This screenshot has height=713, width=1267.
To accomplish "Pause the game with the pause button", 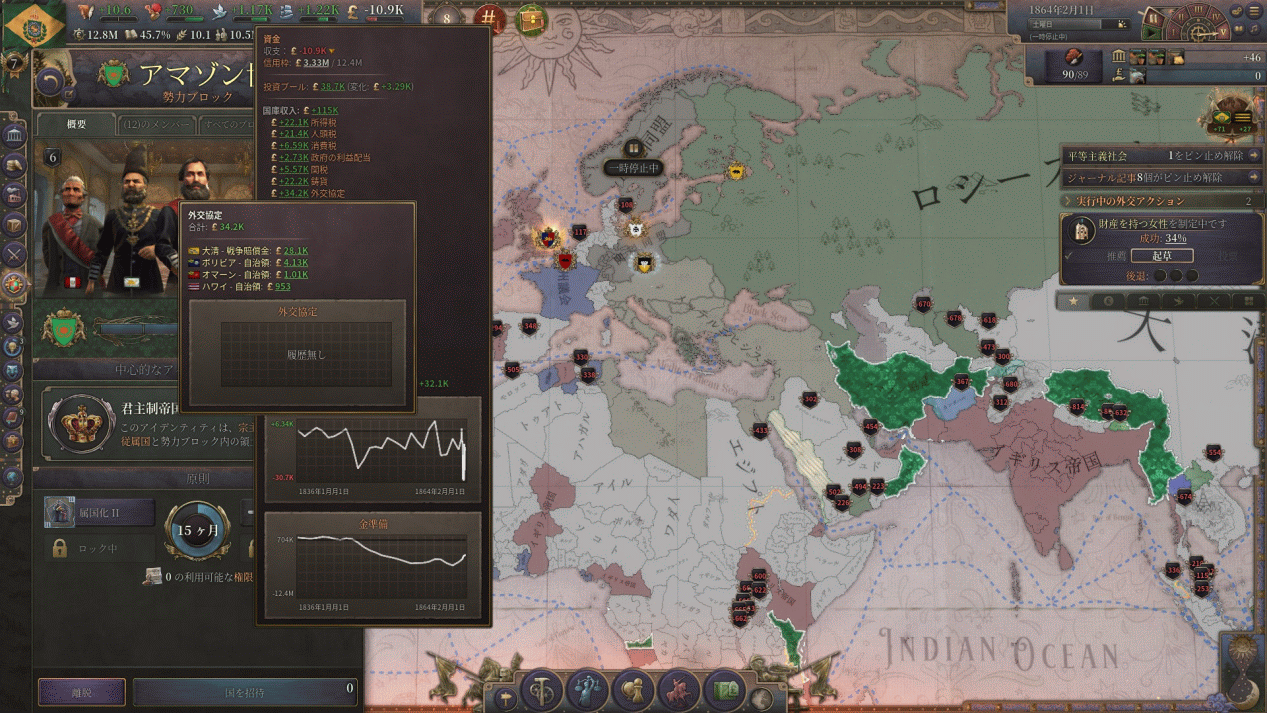I will coord(1153,18).
